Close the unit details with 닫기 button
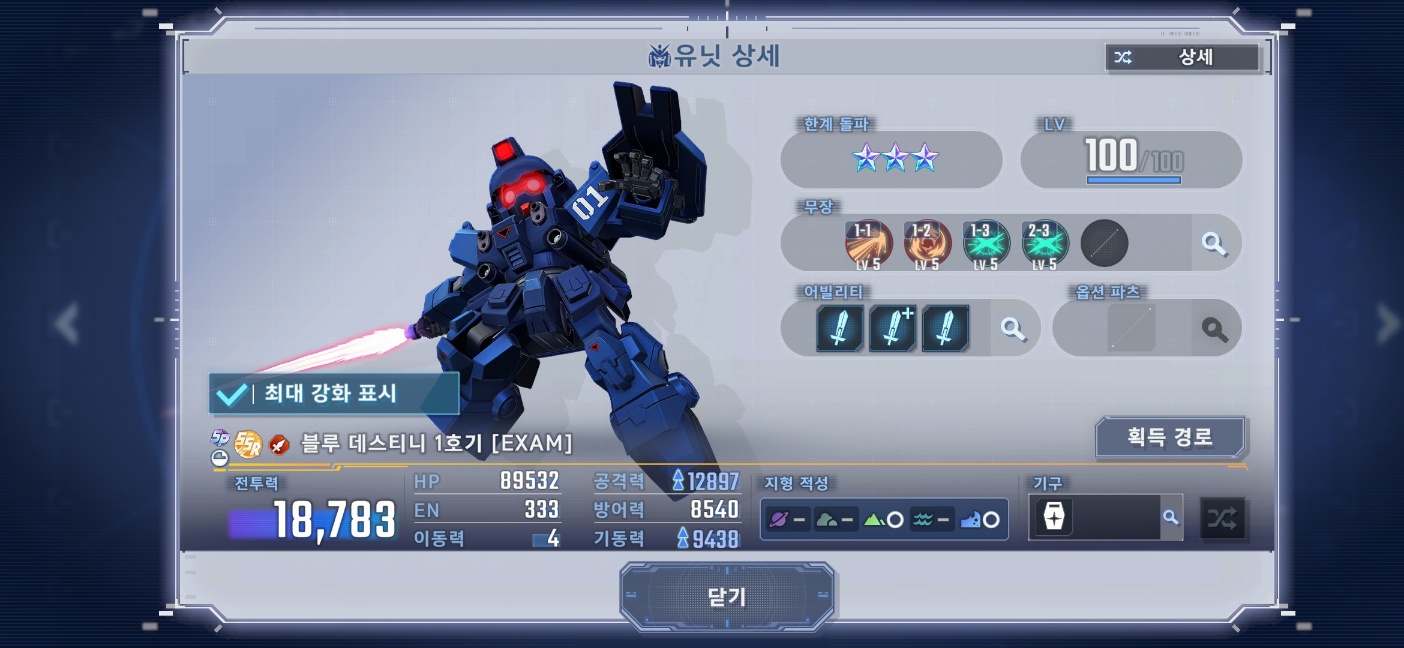This screenshot has height=648, width=1404. [727, 597]
